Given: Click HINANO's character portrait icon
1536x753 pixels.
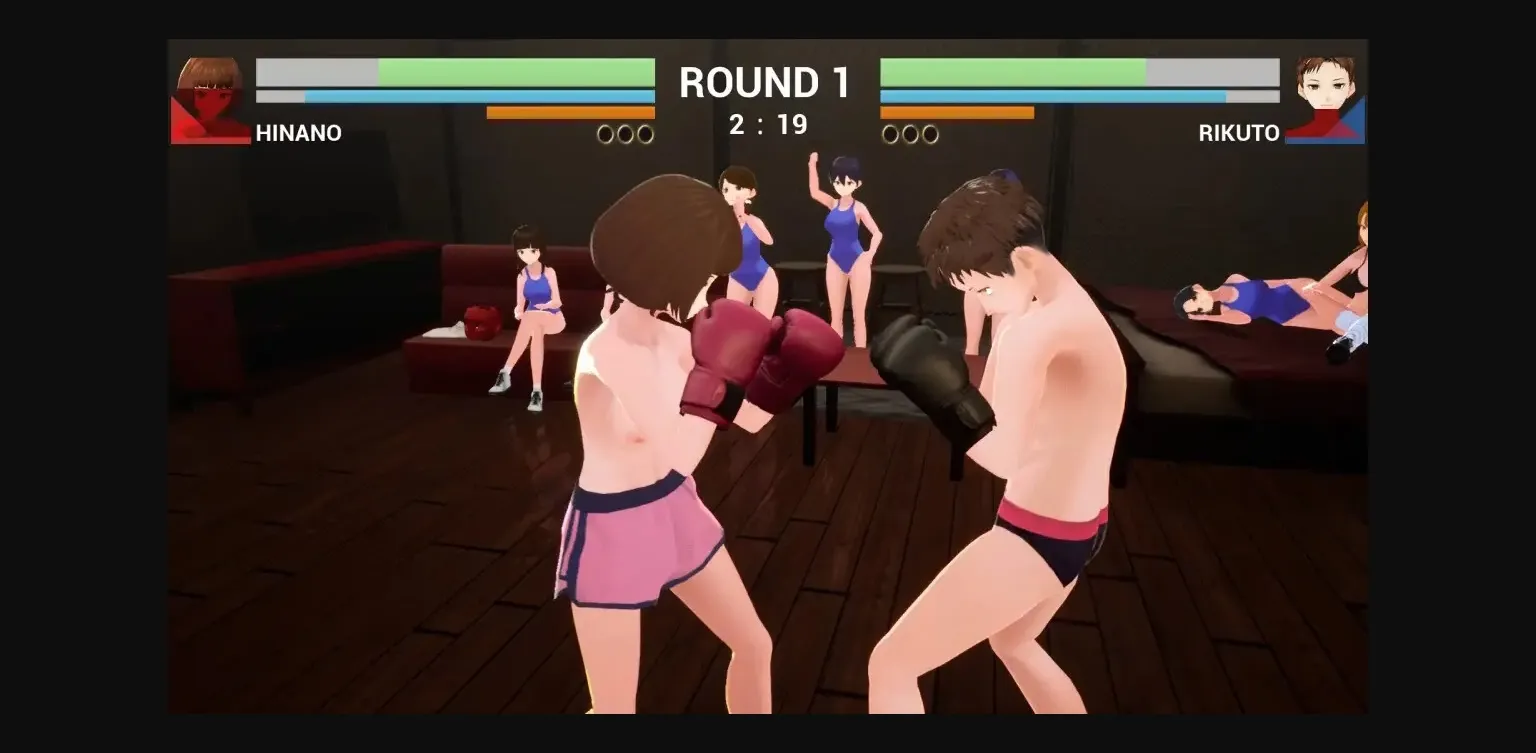Looking at the screenshot, I should point(207,95).
